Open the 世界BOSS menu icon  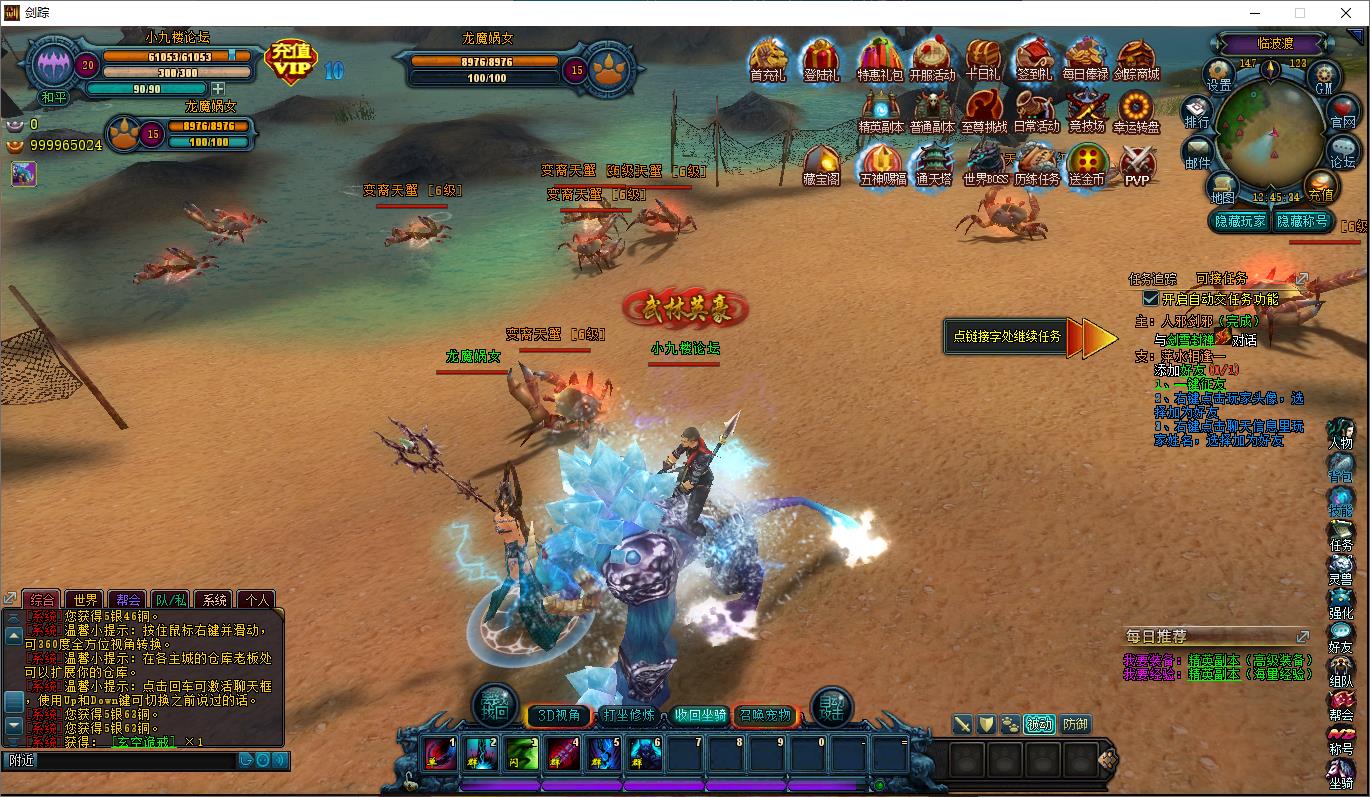[x=983, y=164]
